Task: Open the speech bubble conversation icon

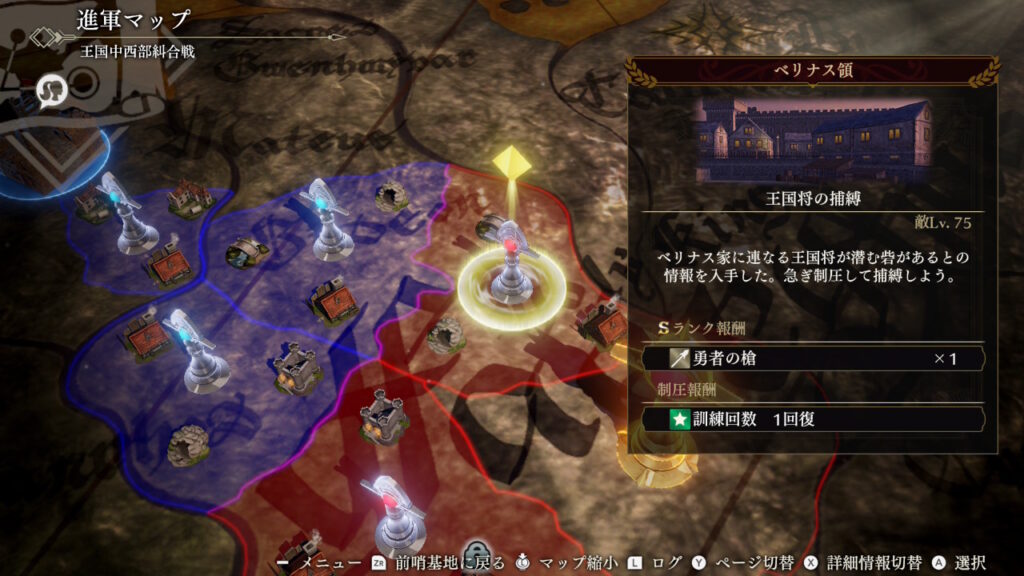Action: pyautogui.click(x=50, y=91)
